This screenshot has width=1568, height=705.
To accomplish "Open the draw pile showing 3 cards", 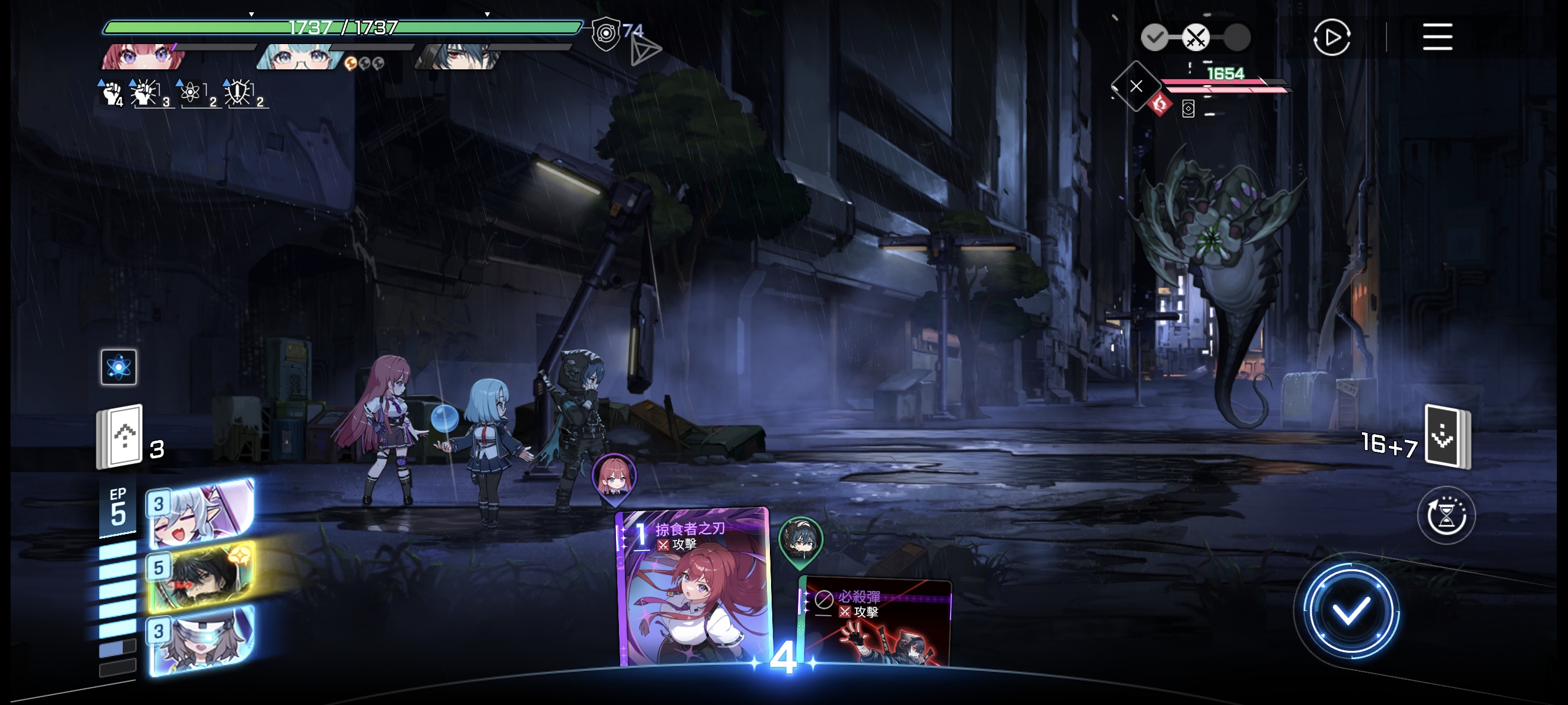I will (x=120, y=437).
